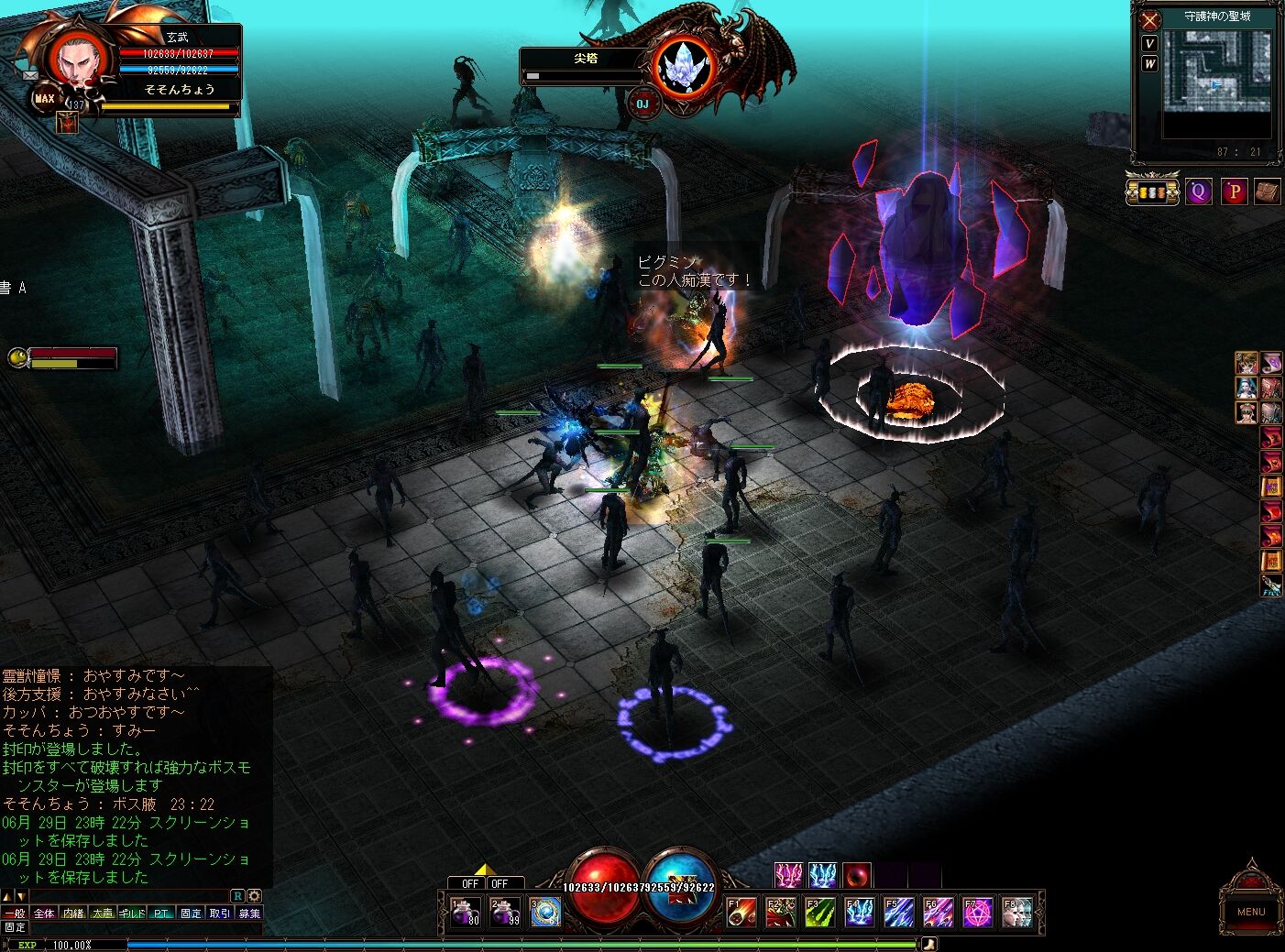The height and width of the screenshot is (952, 1285).
Task: Open the coin treasure chest icon
Action: 1152,191
